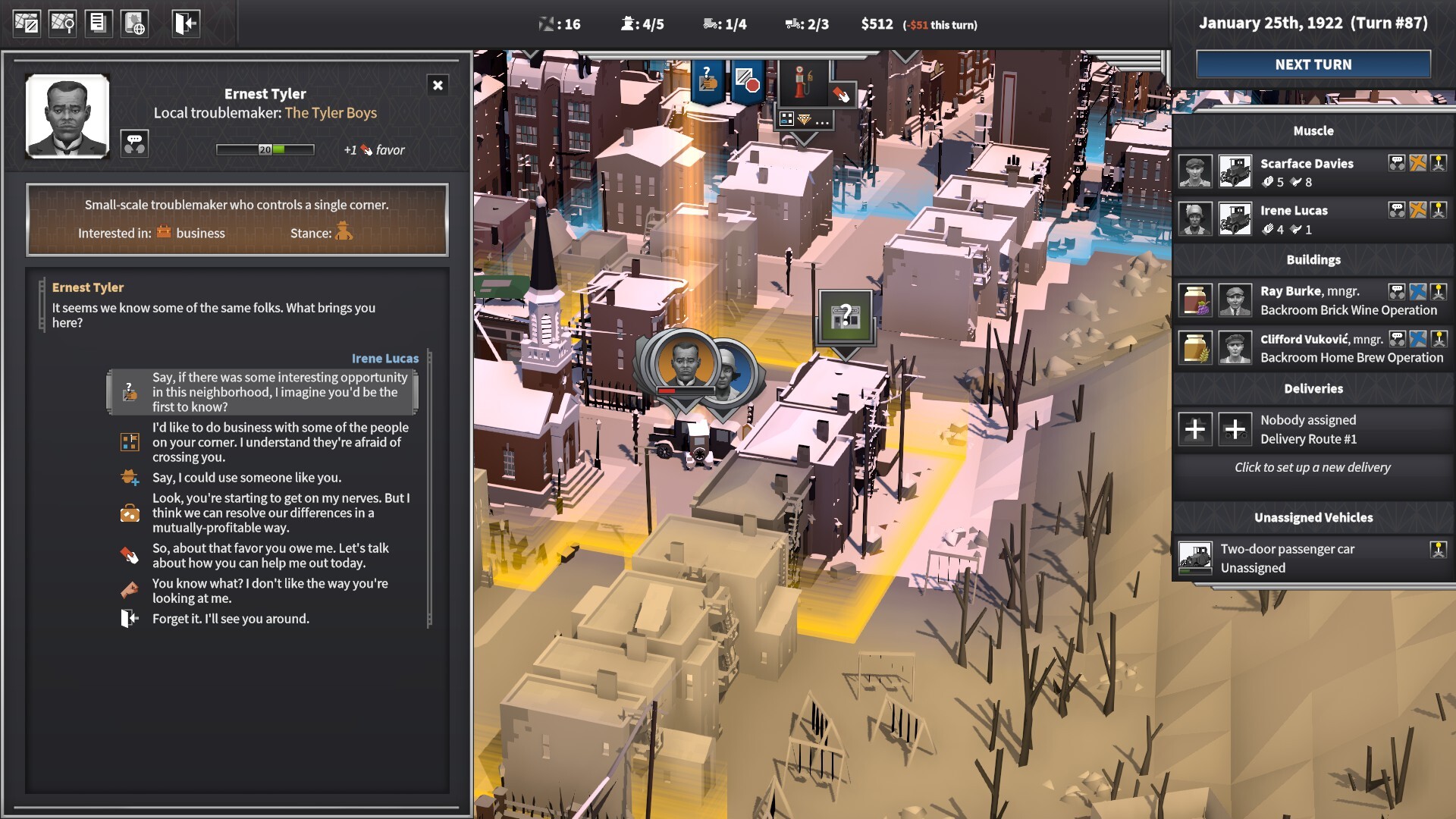Open the document list icon in top toolbar
Image resolution: width=1456 pixels, height=819 pixels.
(98, 24)
